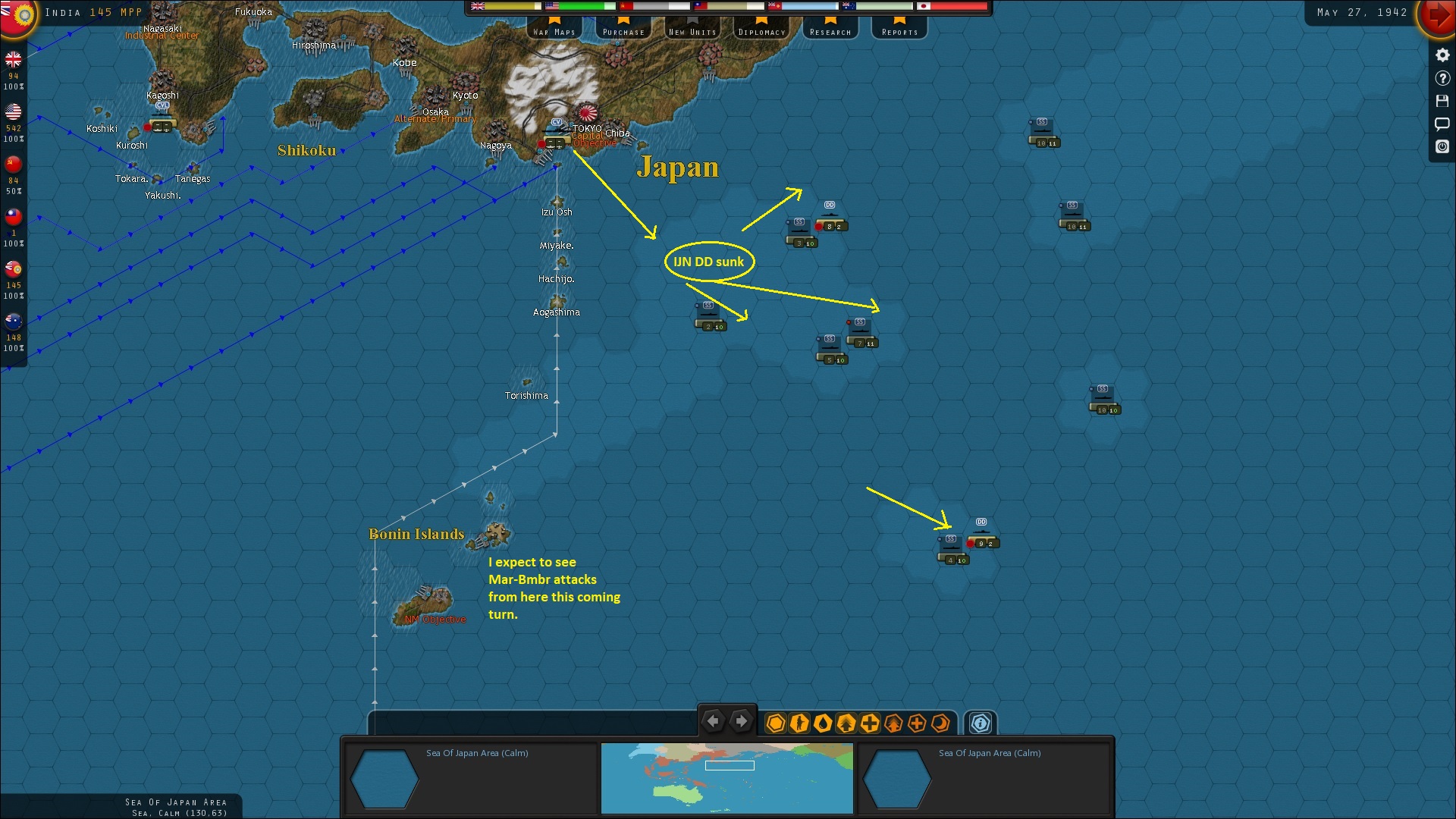
Task: Open the help question mark icon
Action: coord(1442,78)
